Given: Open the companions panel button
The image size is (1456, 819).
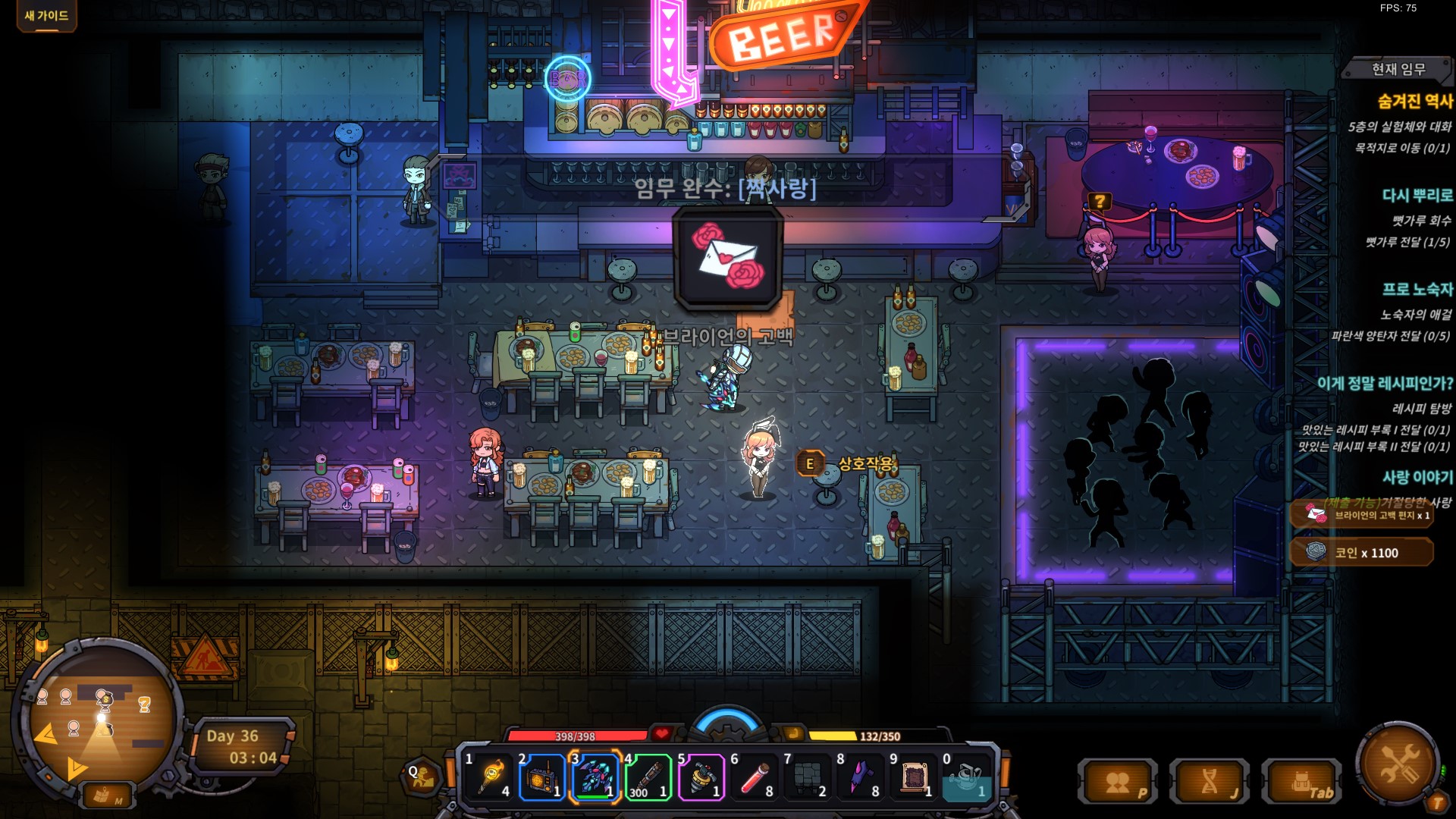Looking at the screenshot, I should coord(1118,782).
